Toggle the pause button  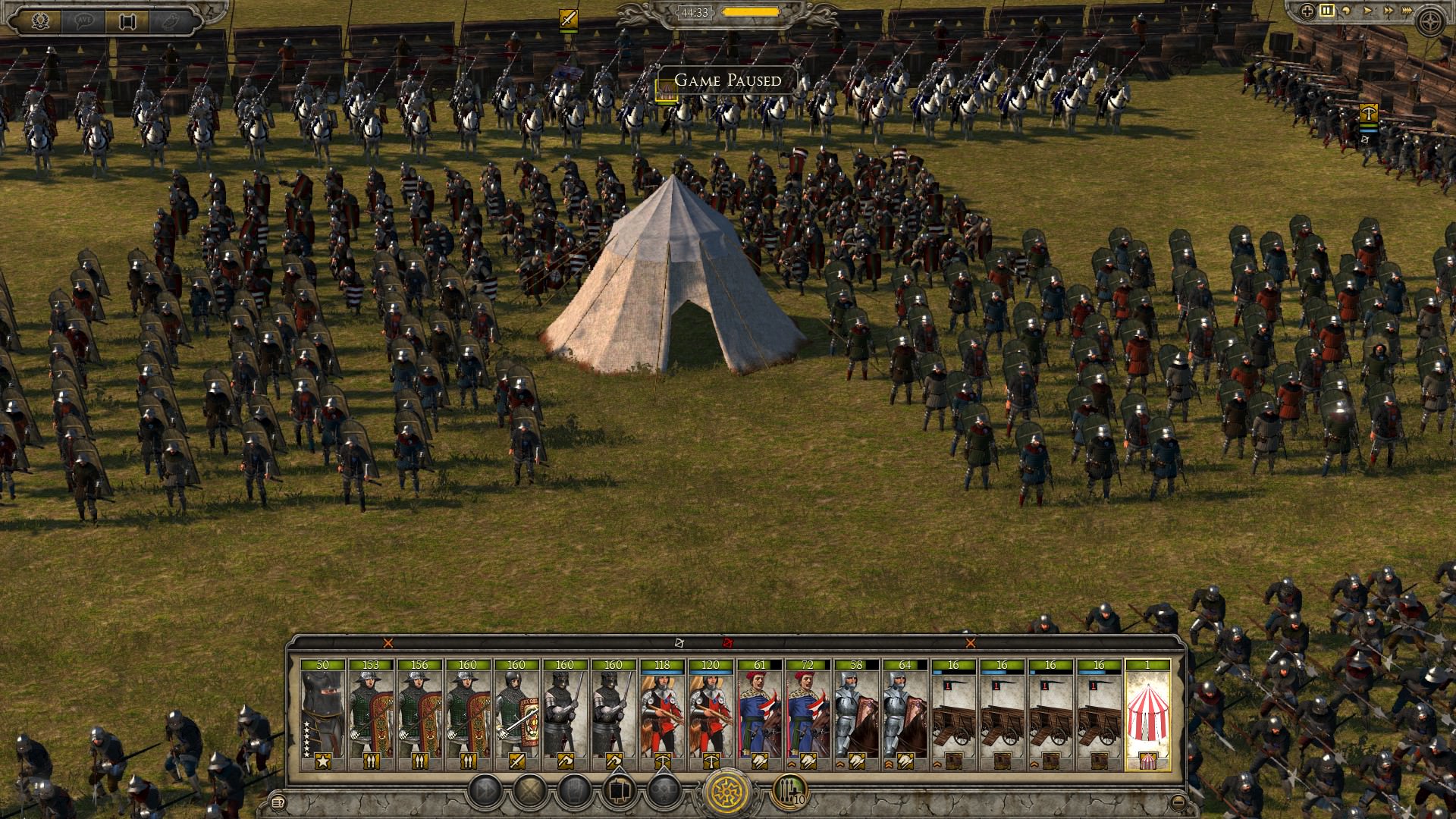tap(1326, 11)
